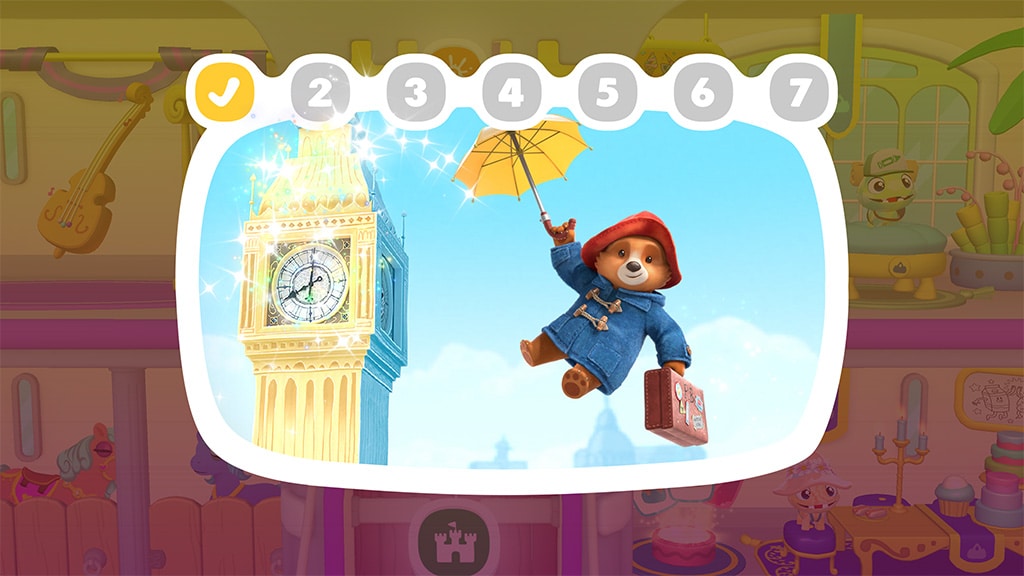1024x576 pixels.
Task: Choose step number 2
Action: pos(320,93)
